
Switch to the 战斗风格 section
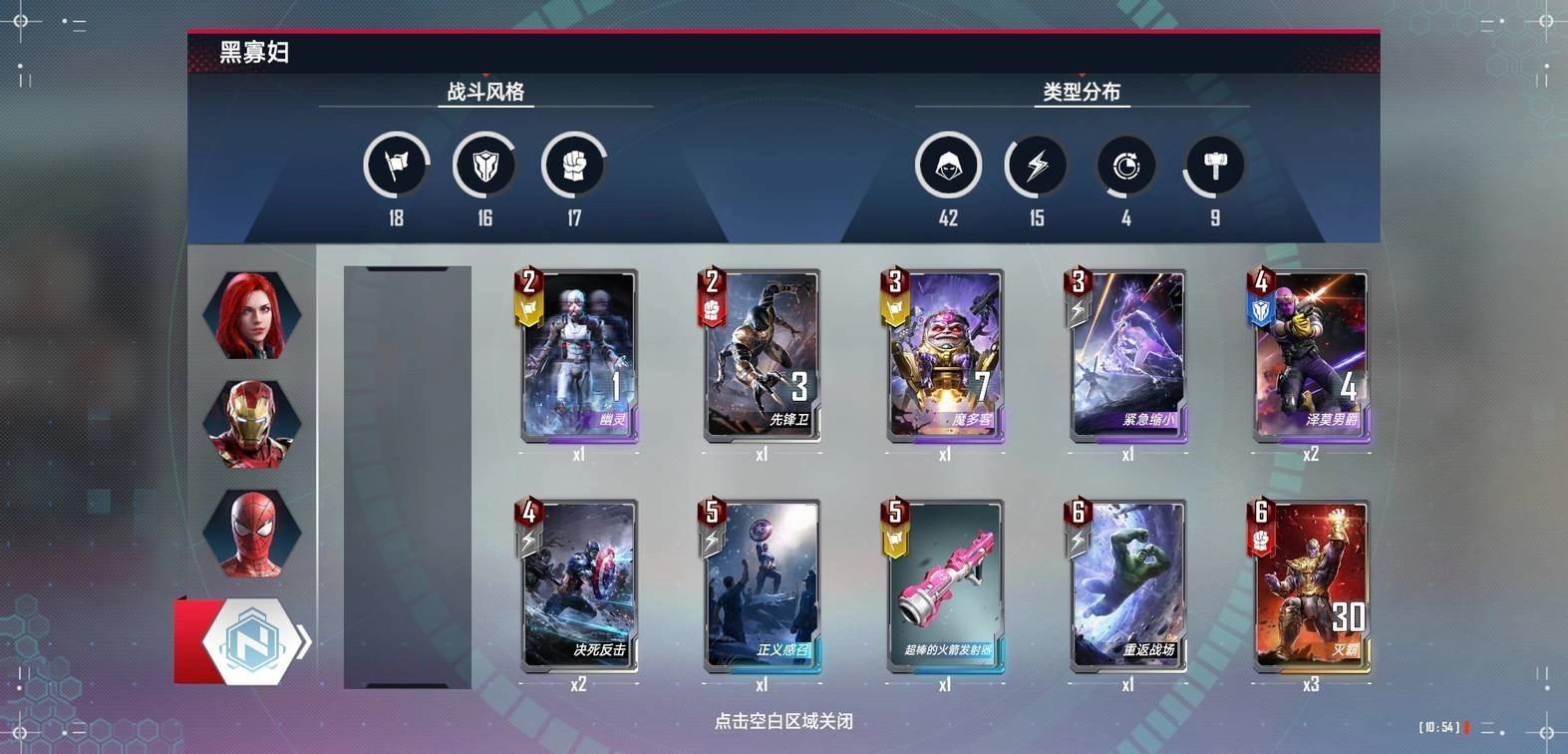(x=485, y=92)
